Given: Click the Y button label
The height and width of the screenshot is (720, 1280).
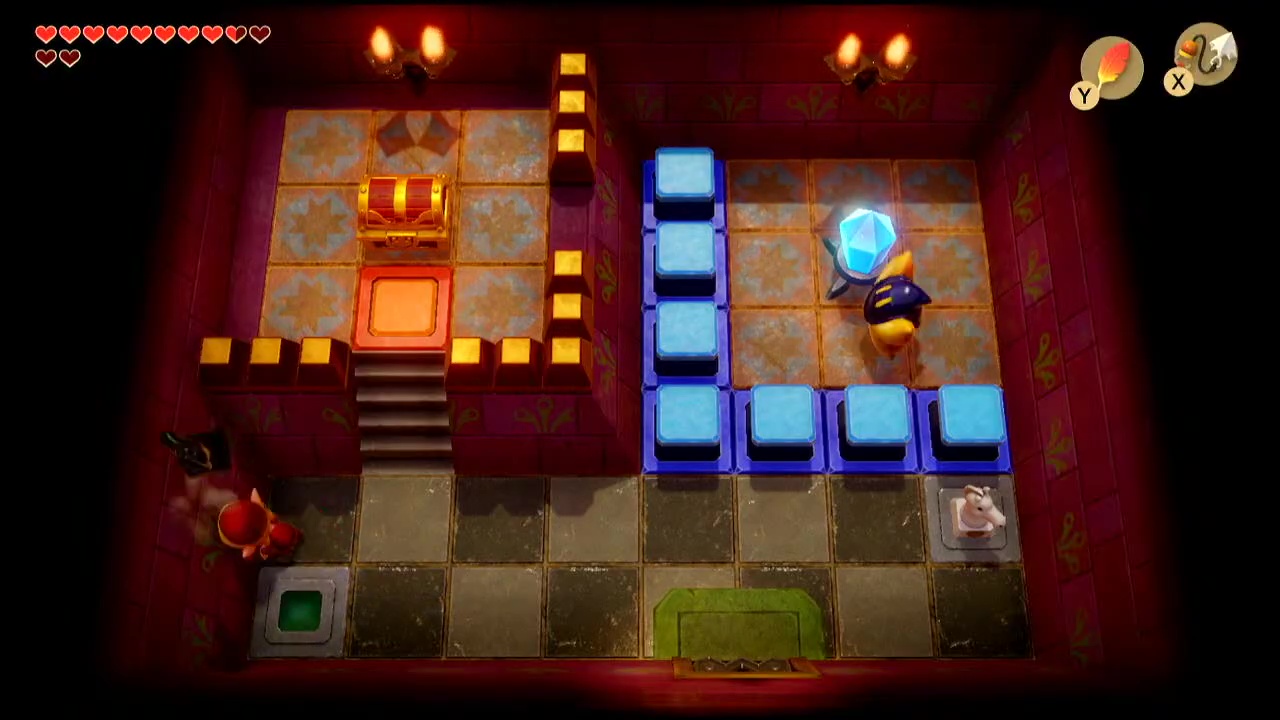Looking at the screenshot, I should click(x=1084, y=96).
